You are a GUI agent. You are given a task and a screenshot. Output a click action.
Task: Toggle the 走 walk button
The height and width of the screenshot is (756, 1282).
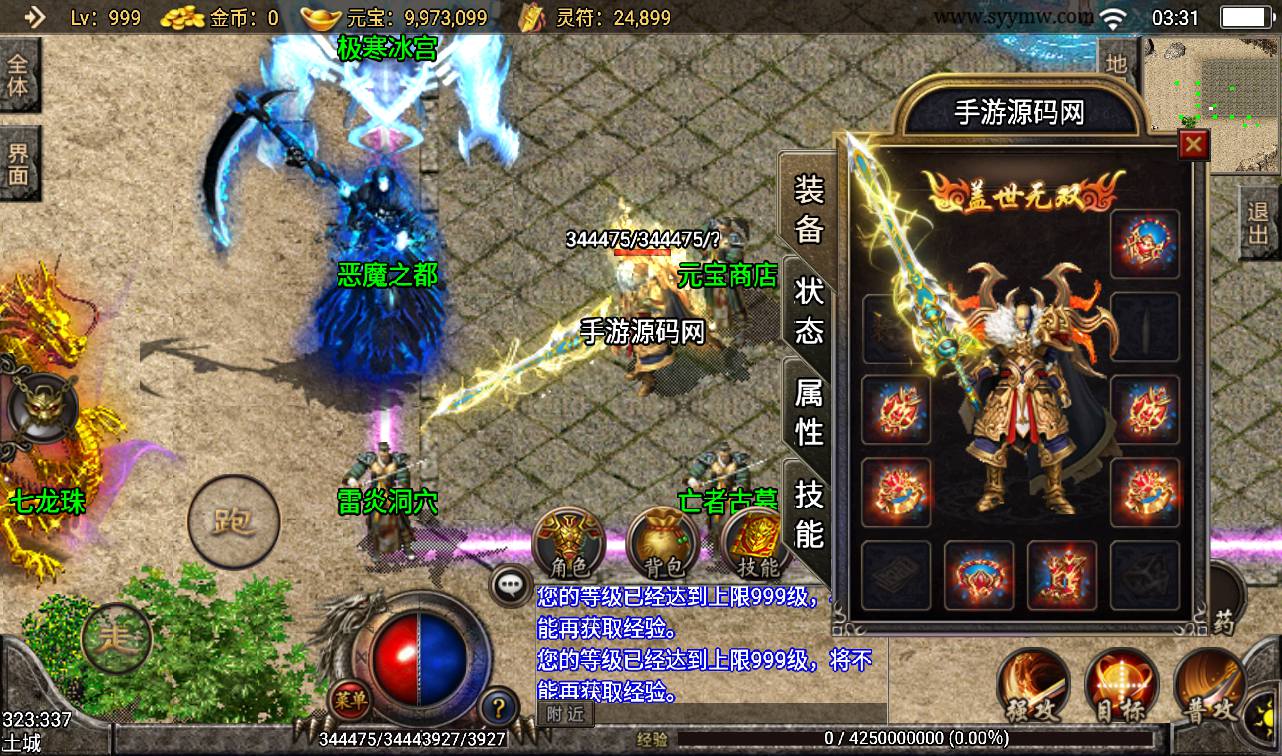point(116,636)
